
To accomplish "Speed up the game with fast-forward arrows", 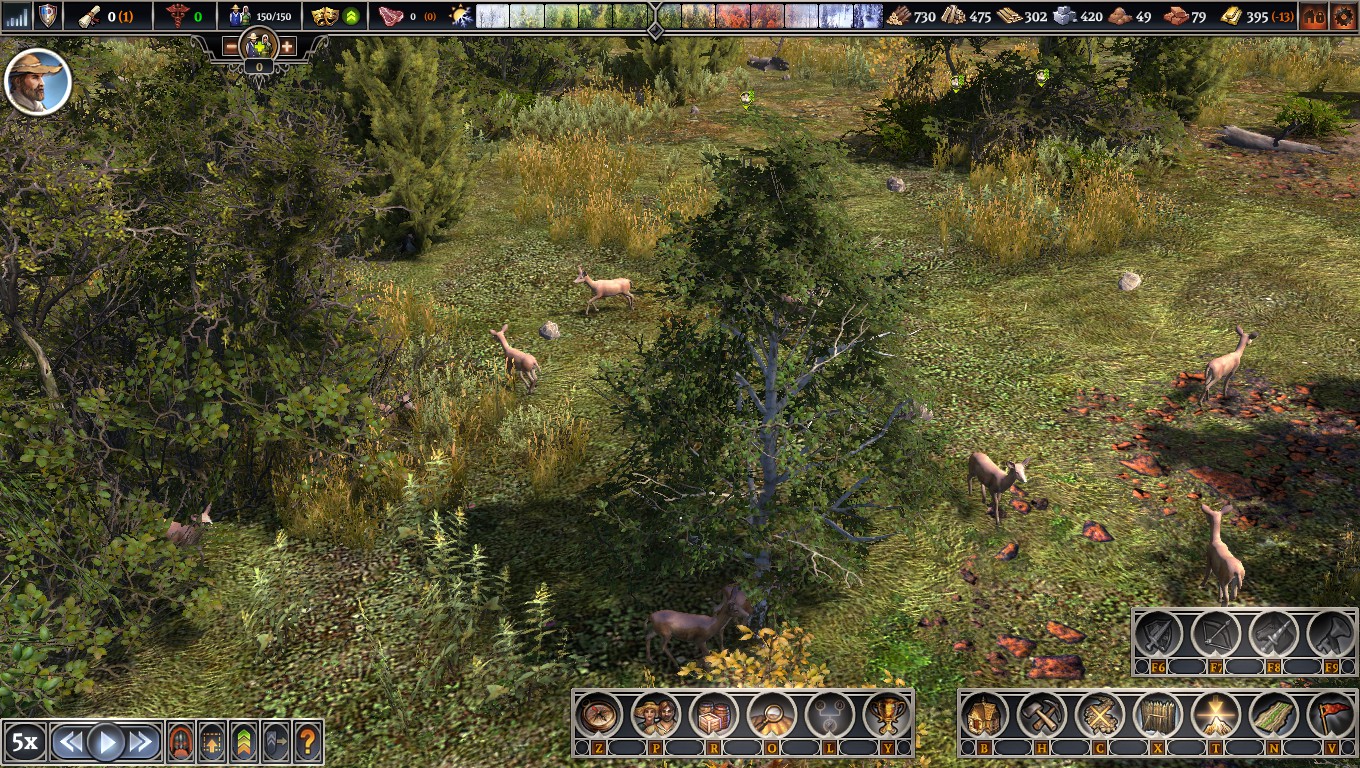I will pyautogui.click(x=142, y=742).
